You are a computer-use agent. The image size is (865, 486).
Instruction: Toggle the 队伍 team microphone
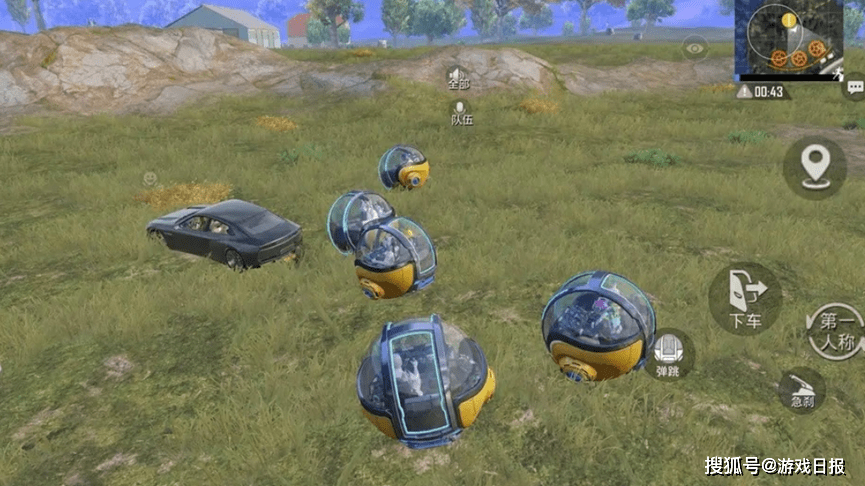[x=460, y=112]
